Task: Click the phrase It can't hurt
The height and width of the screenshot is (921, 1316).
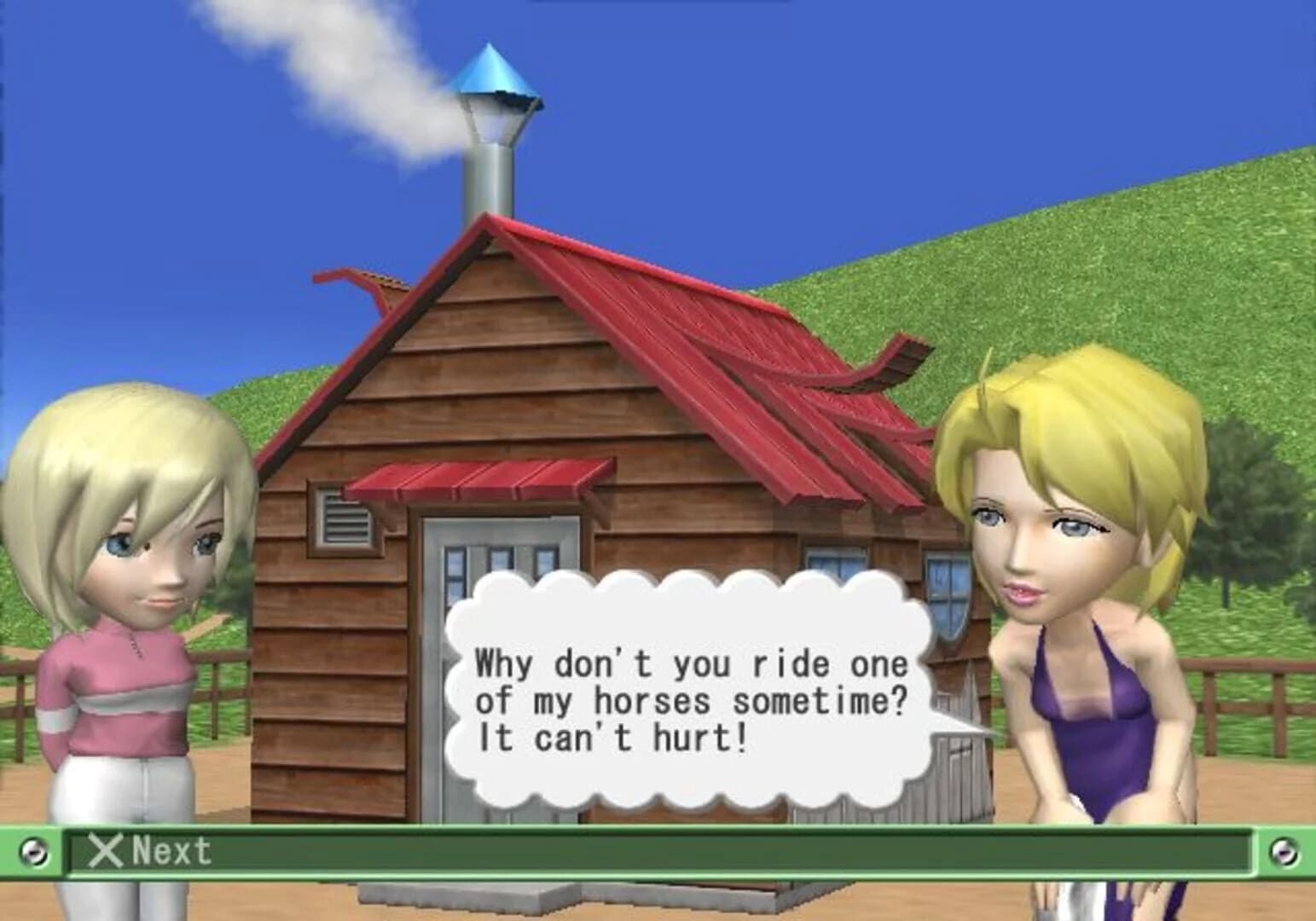Action: pyautogui.click(x=612, y=738)
